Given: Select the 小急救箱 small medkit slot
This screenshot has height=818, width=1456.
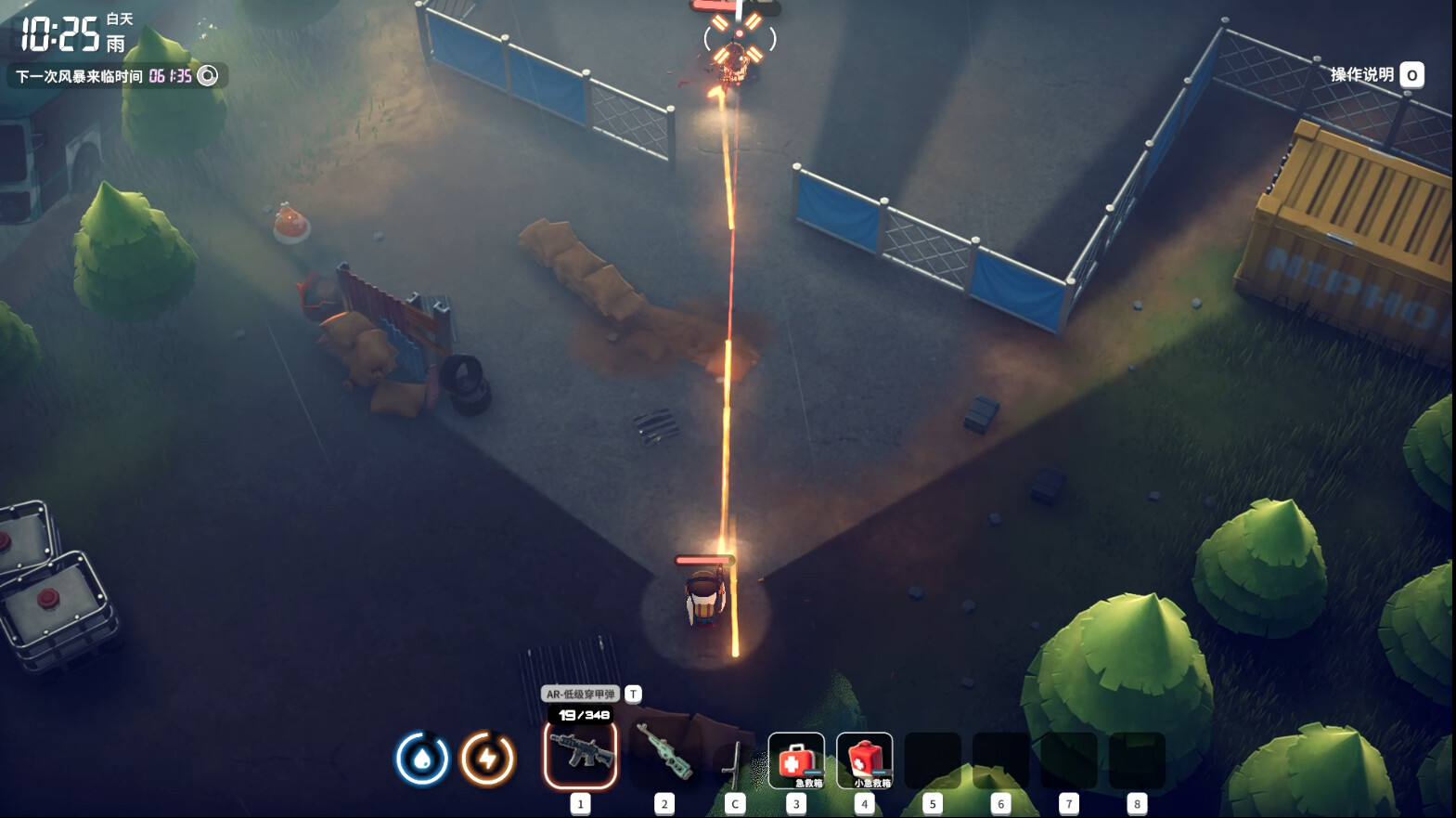Looking at the screenshot, I should [864, 760].
